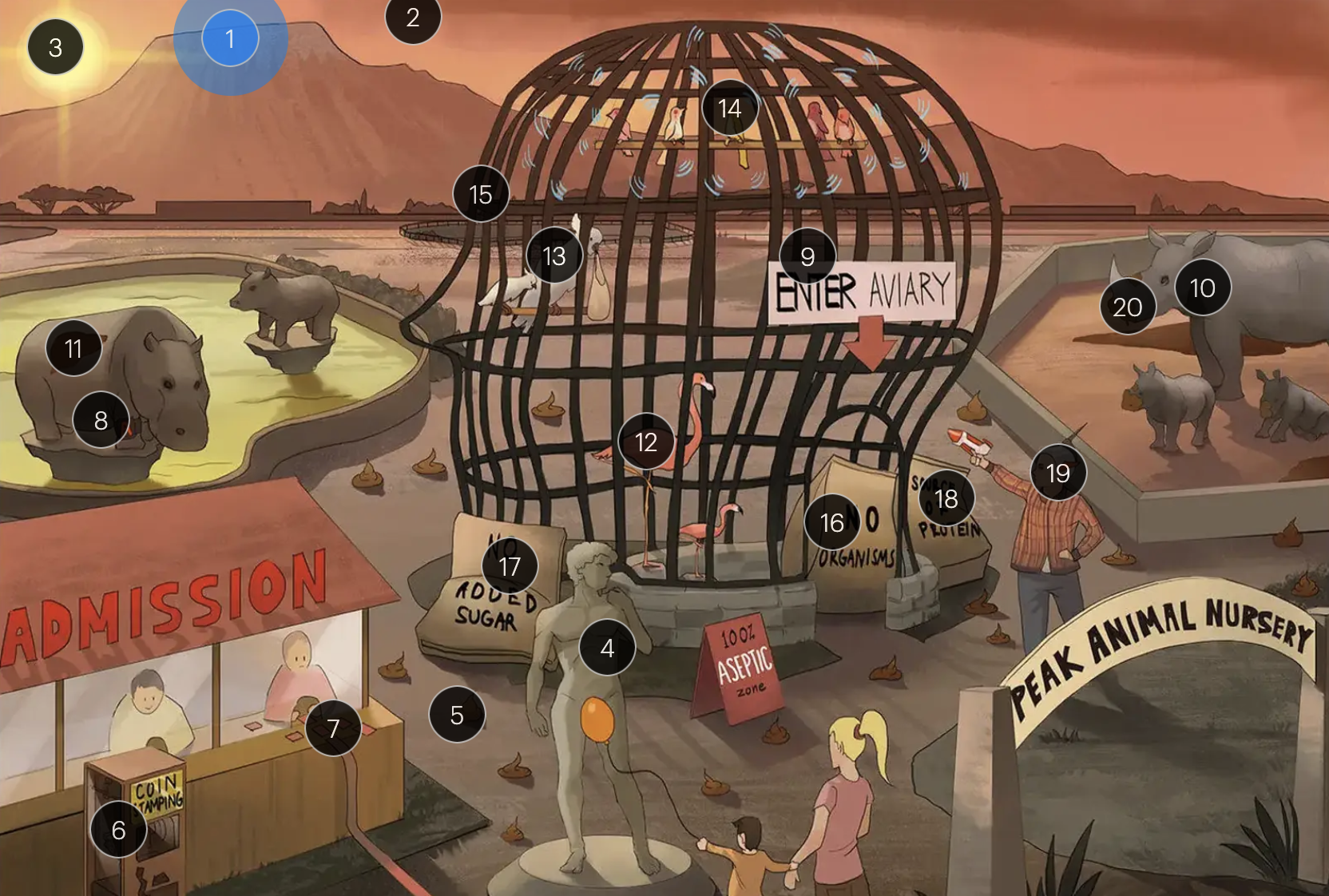Open marker 6 on coin stamping machine

(118, 830)
